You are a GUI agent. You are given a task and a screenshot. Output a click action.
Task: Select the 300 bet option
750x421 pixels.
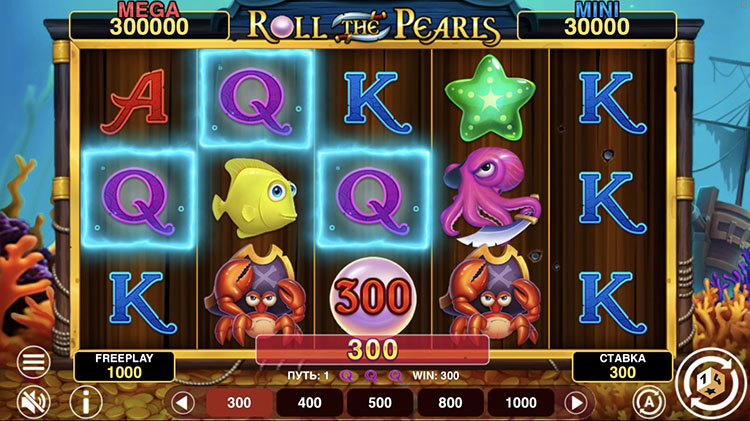pos(240,403)
